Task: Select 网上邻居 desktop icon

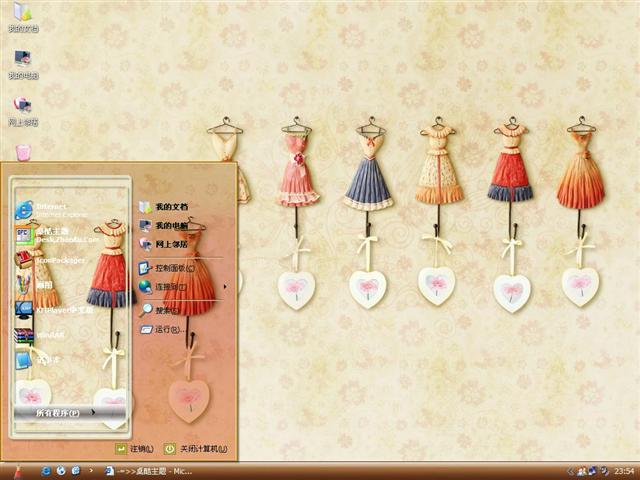Action: pyautogui.click(x=22, y=110)
